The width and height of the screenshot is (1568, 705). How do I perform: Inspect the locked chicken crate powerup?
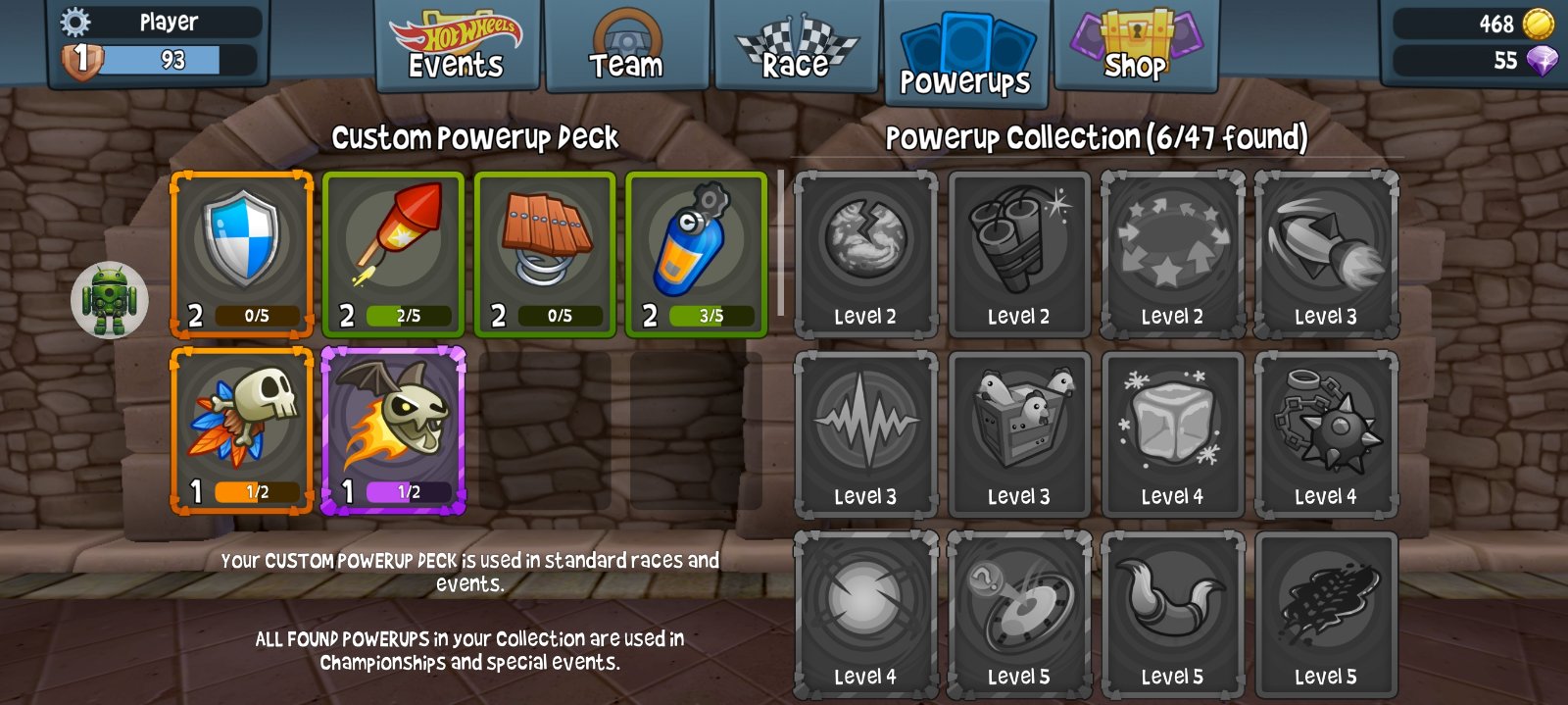[x=1019, y=433]
